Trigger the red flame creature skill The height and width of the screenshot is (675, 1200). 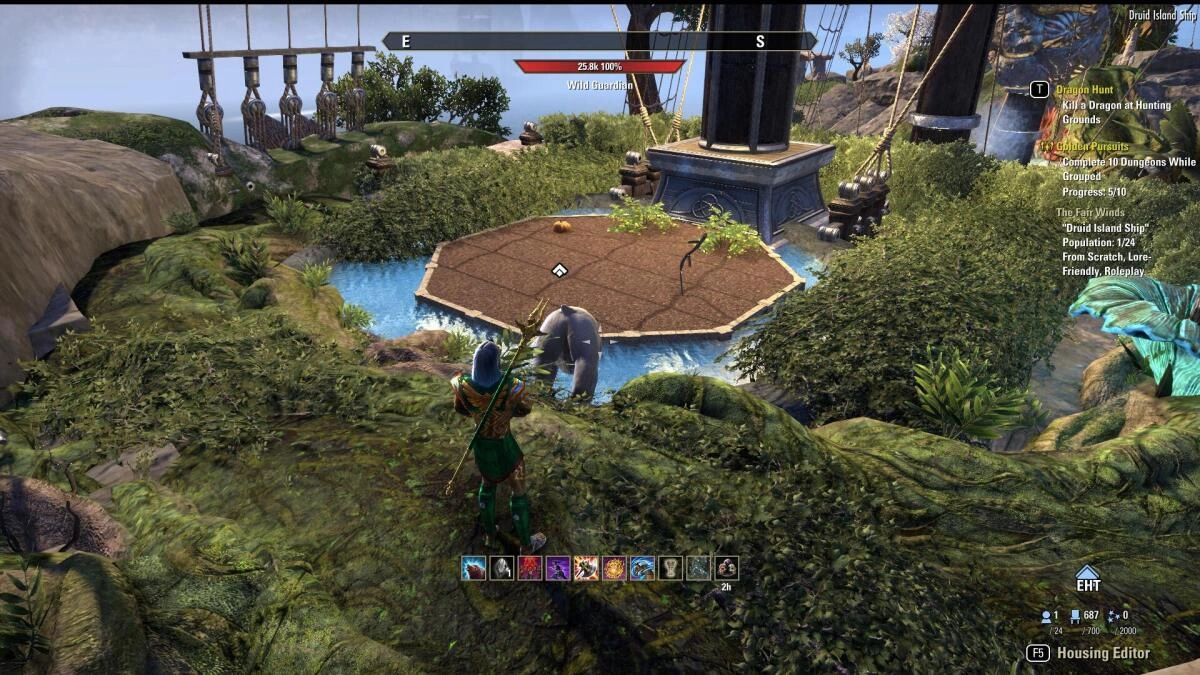[x=530, y=568]
